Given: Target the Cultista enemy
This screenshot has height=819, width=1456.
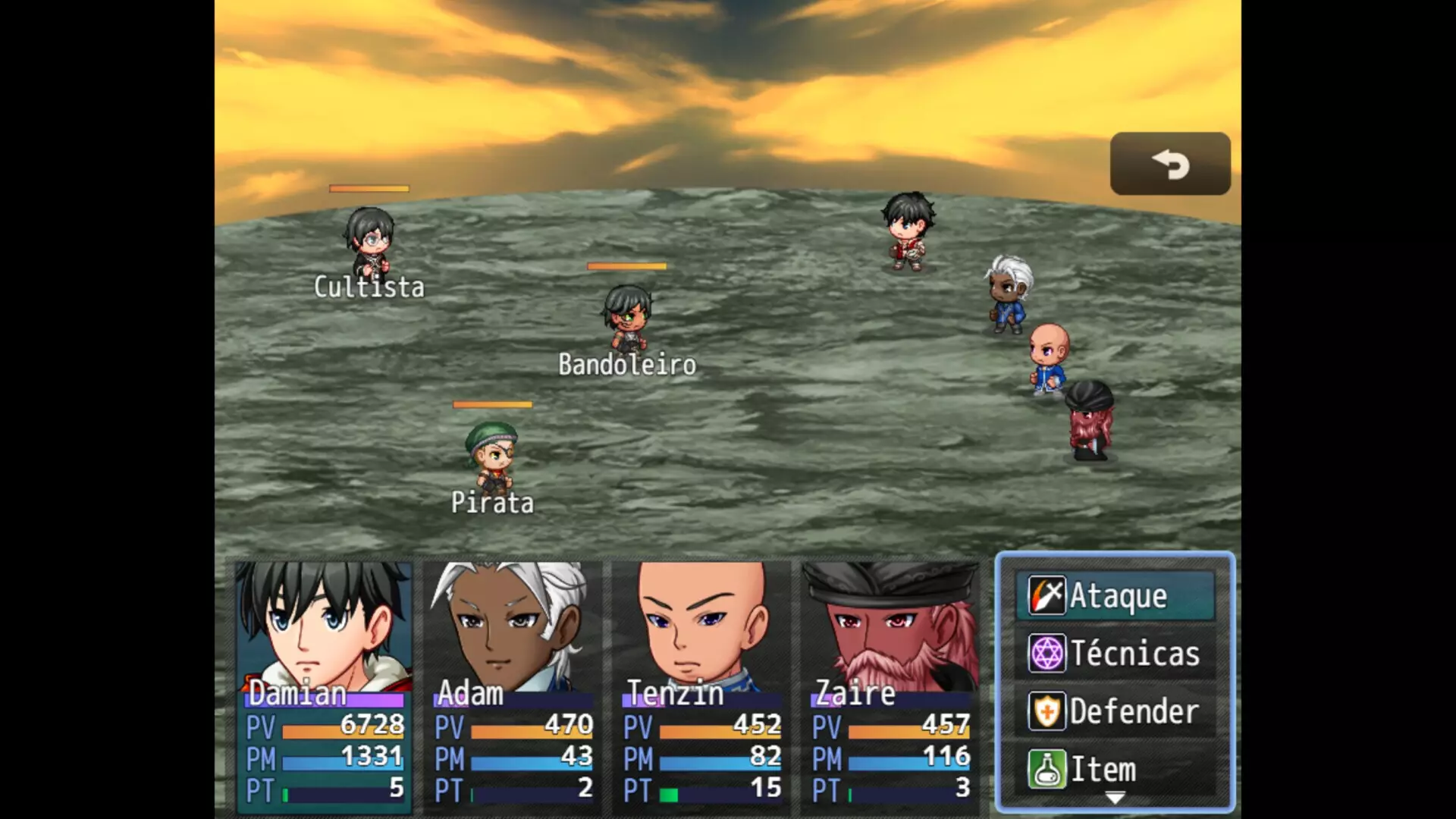Looking at the screenshot, I should pos(369,243).
